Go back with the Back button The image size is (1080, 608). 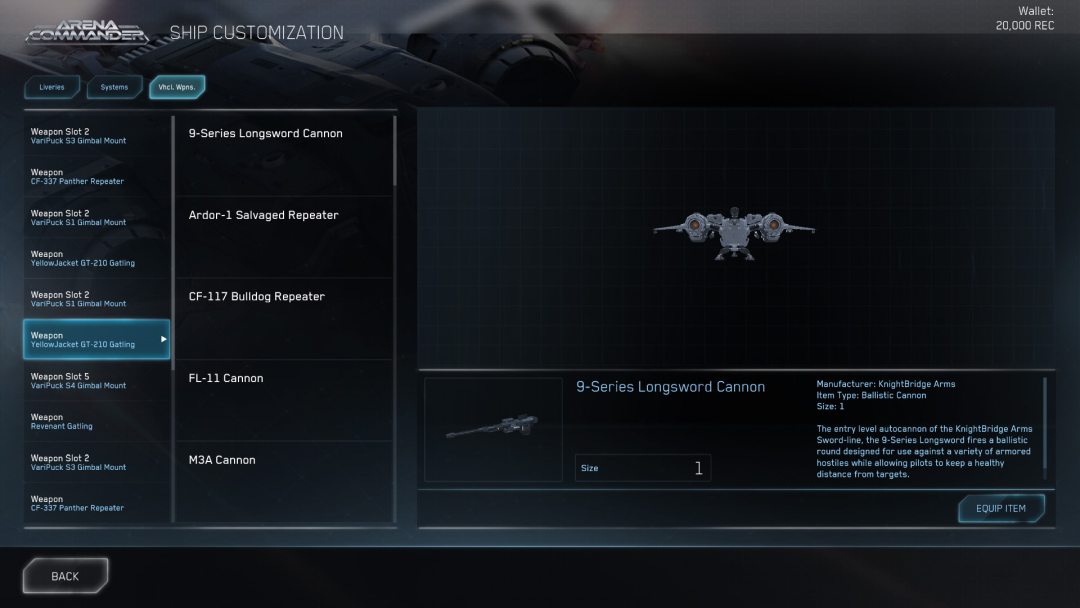65,576
